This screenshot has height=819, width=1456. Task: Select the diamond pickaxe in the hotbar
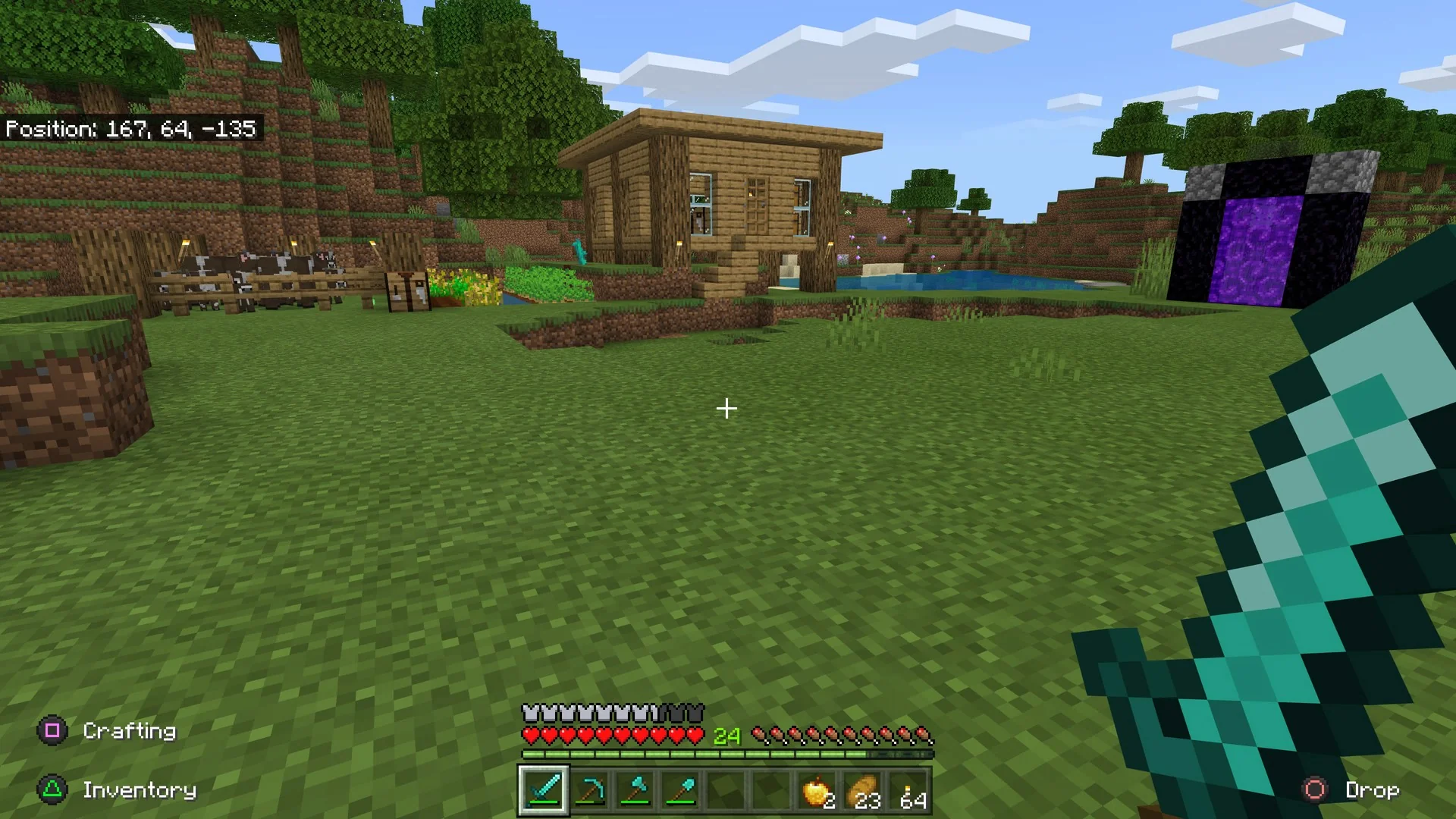click(589, 791)
